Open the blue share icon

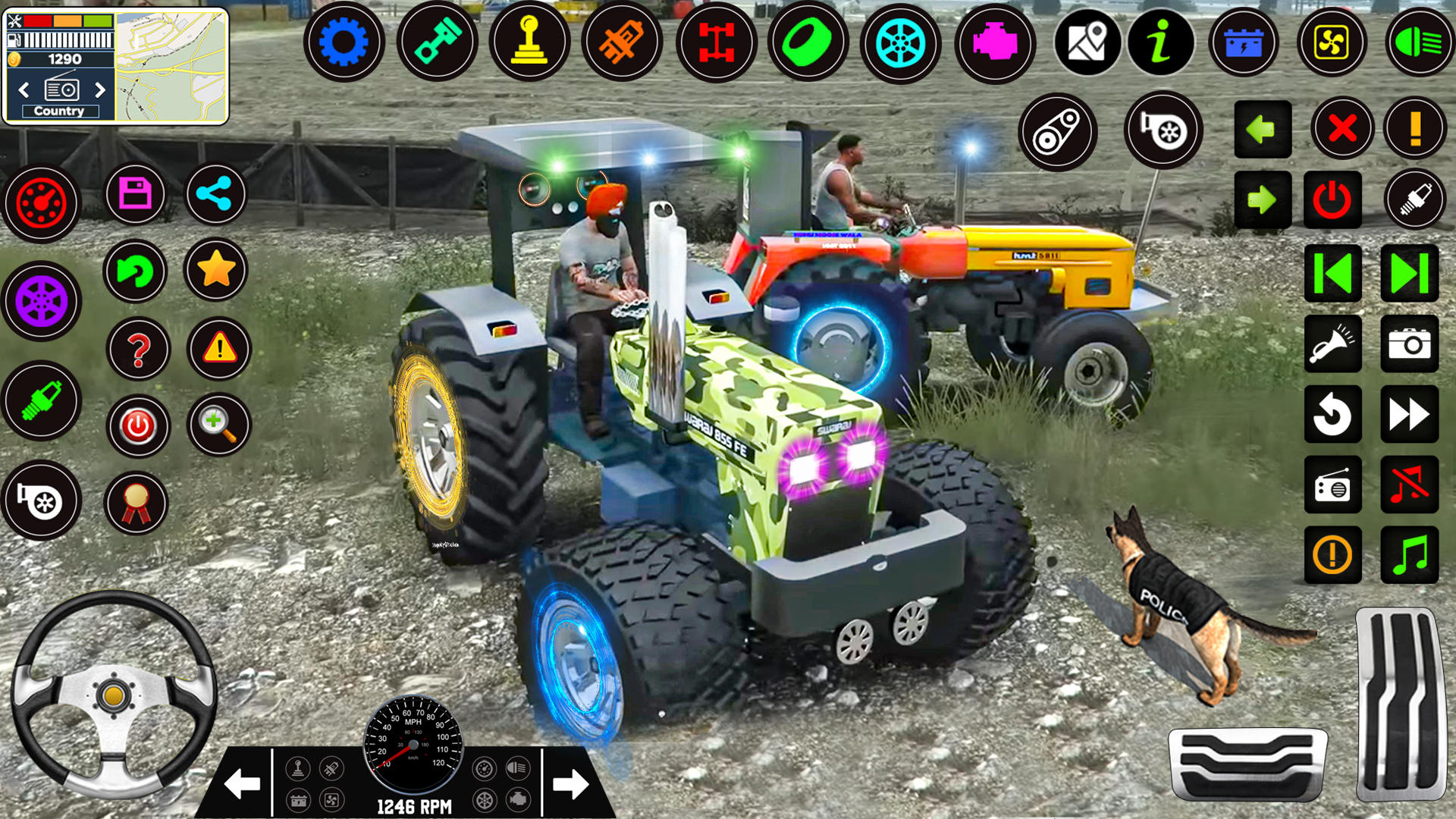(216, 195)
